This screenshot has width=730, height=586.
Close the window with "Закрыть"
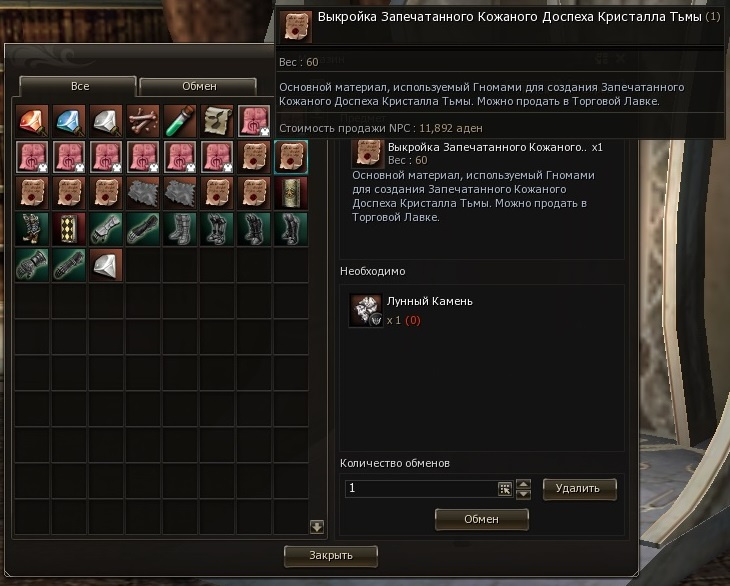coord(330,554)
